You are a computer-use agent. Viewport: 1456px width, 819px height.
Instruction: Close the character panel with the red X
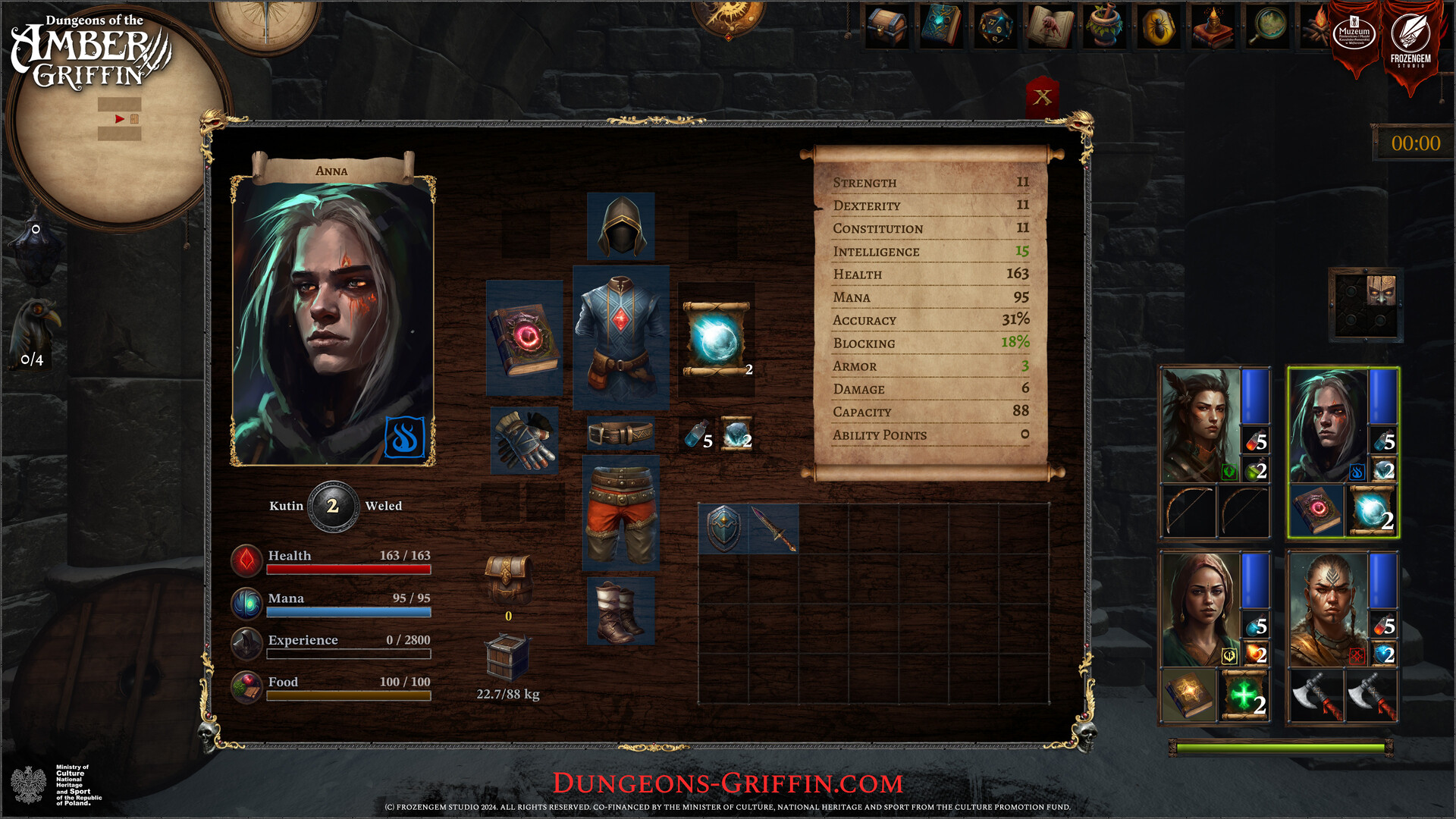click(x=1042, y=96)
